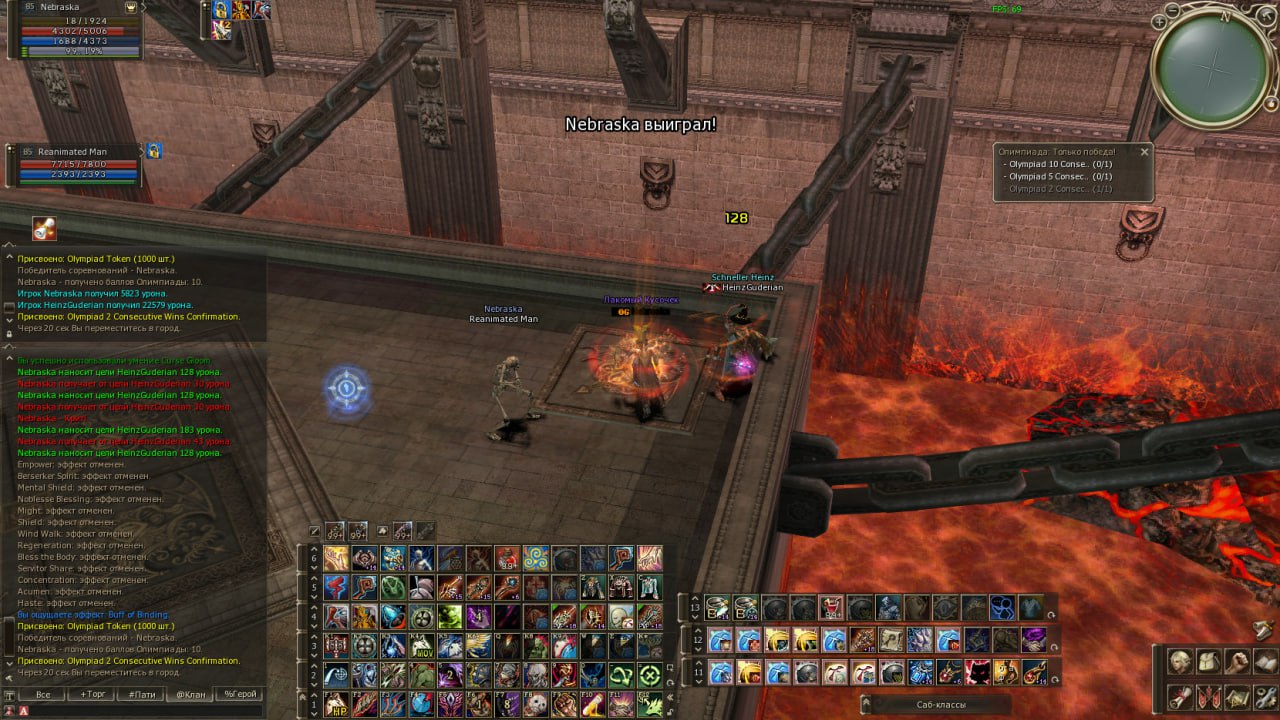Open the #Пати chat tab
The width and height of the screenshot is (1280, 720).
pos(142,694)
